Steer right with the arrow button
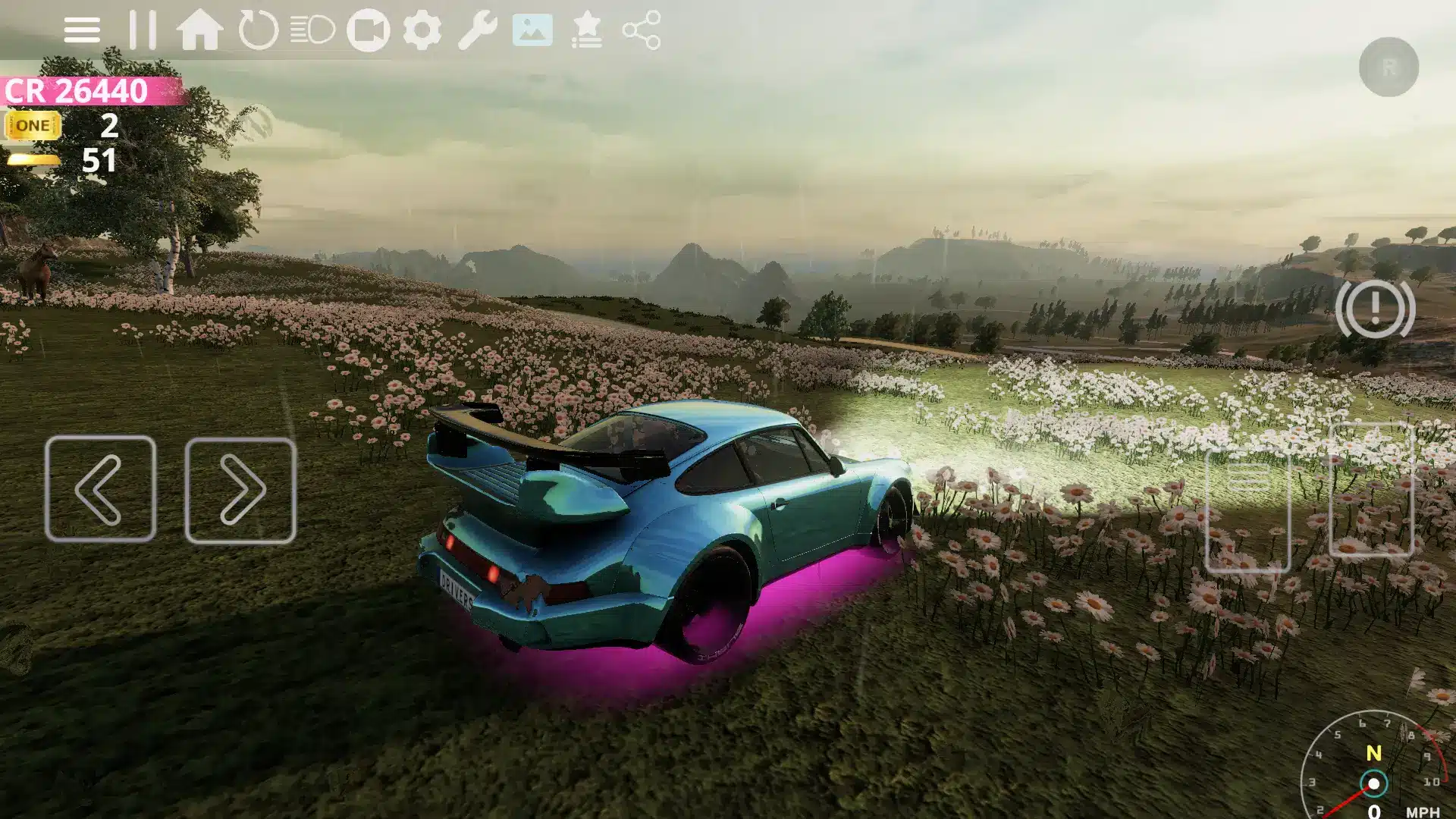Viewport: 1456px width, 819px height. (240, 491)
